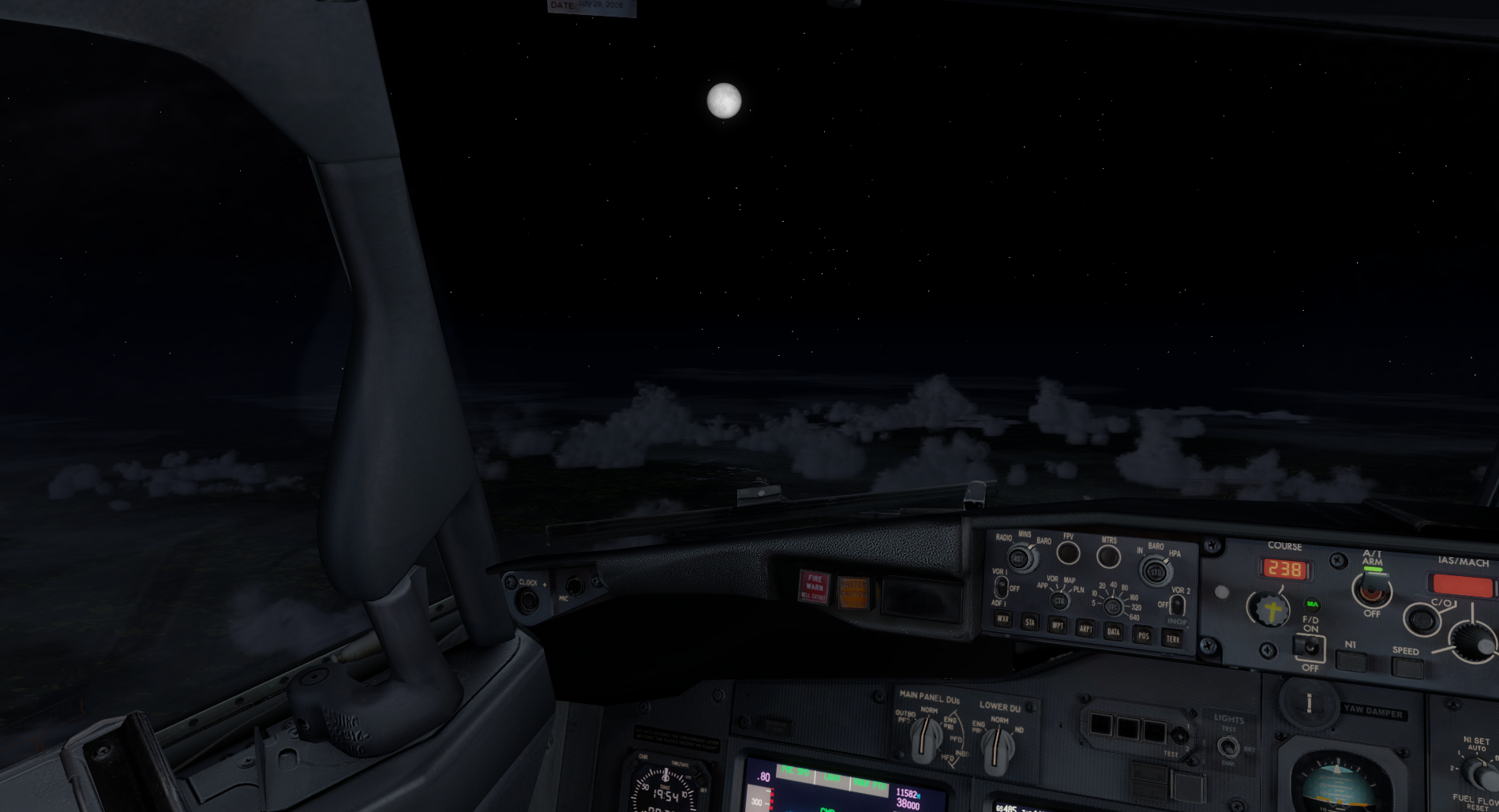Click the RST minimums reset knob
This screenshot has width=1499, height=812.
1020,559
